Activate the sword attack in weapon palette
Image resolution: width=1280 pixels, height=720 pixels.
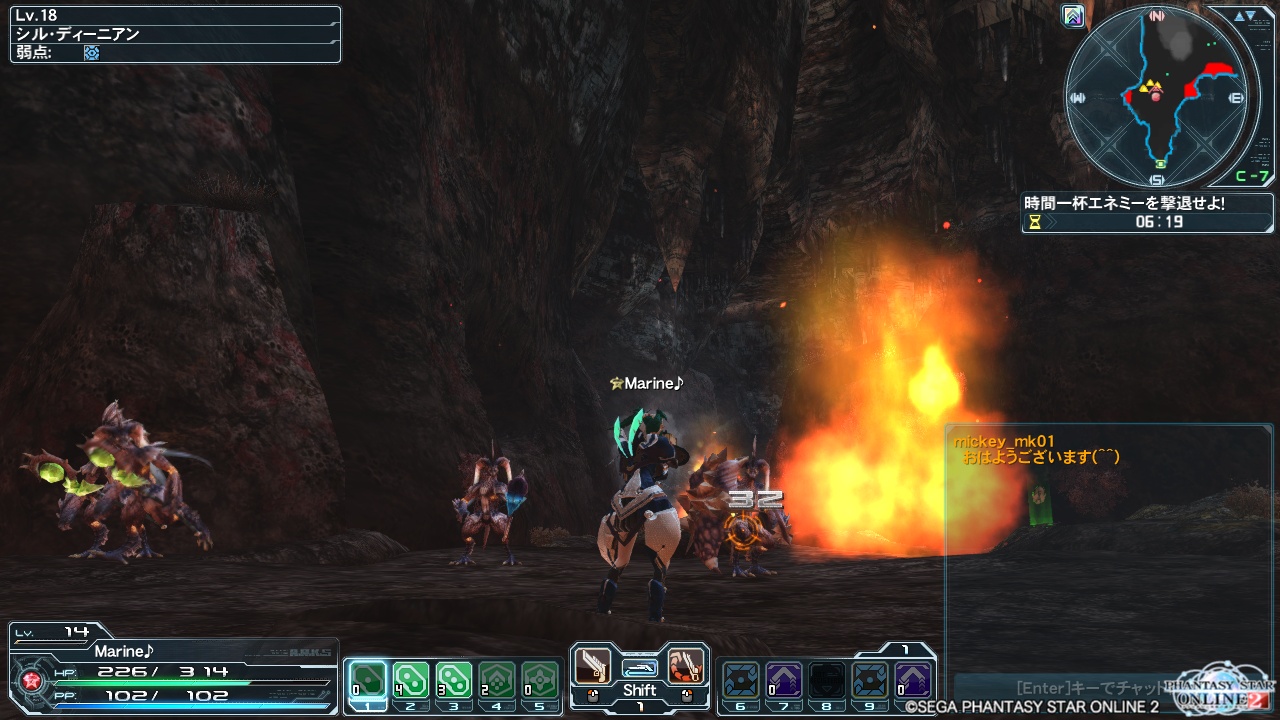(594, 665)
